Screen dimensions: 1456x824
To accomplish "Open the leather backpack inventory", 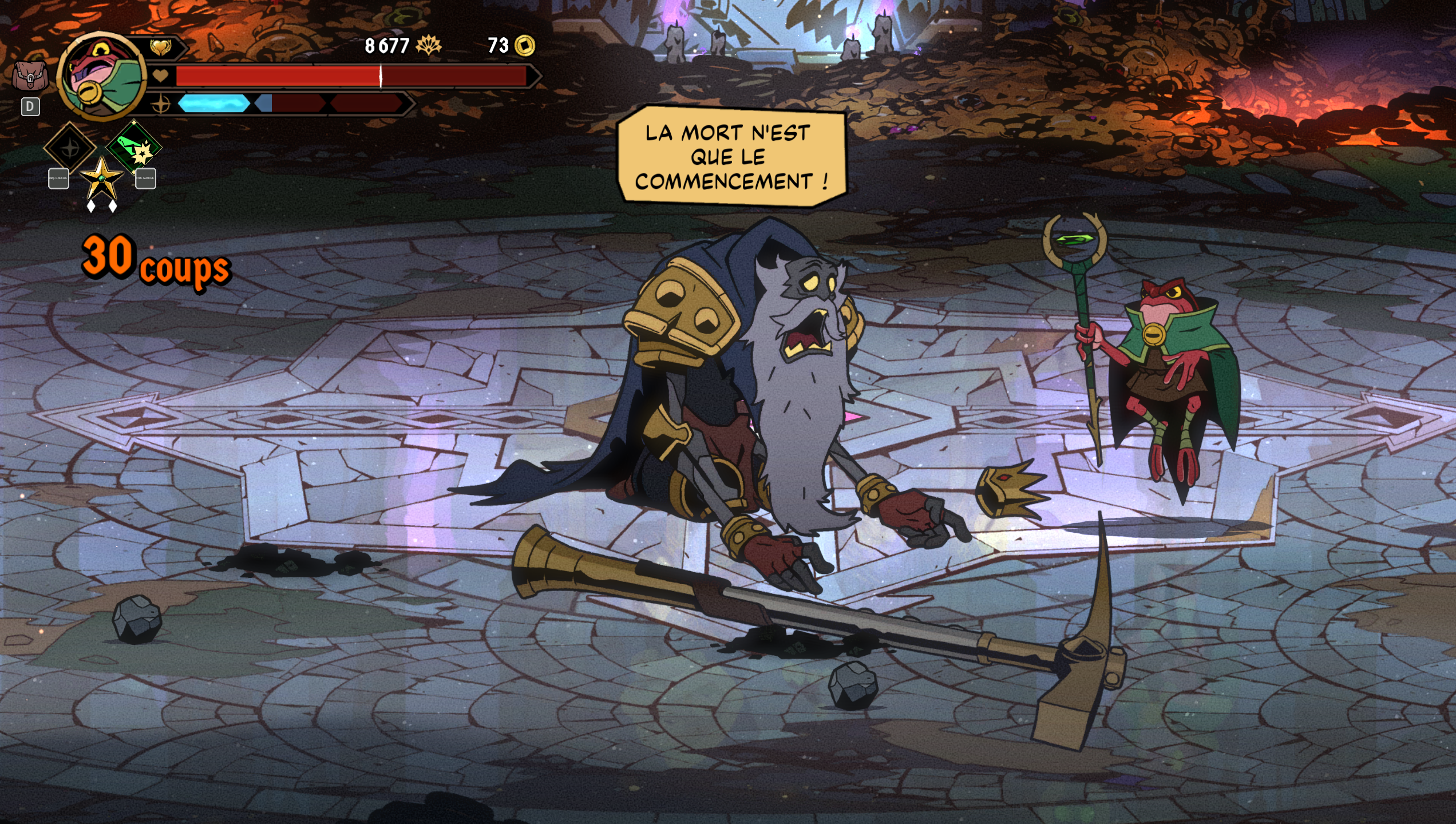I will point(30,76).
